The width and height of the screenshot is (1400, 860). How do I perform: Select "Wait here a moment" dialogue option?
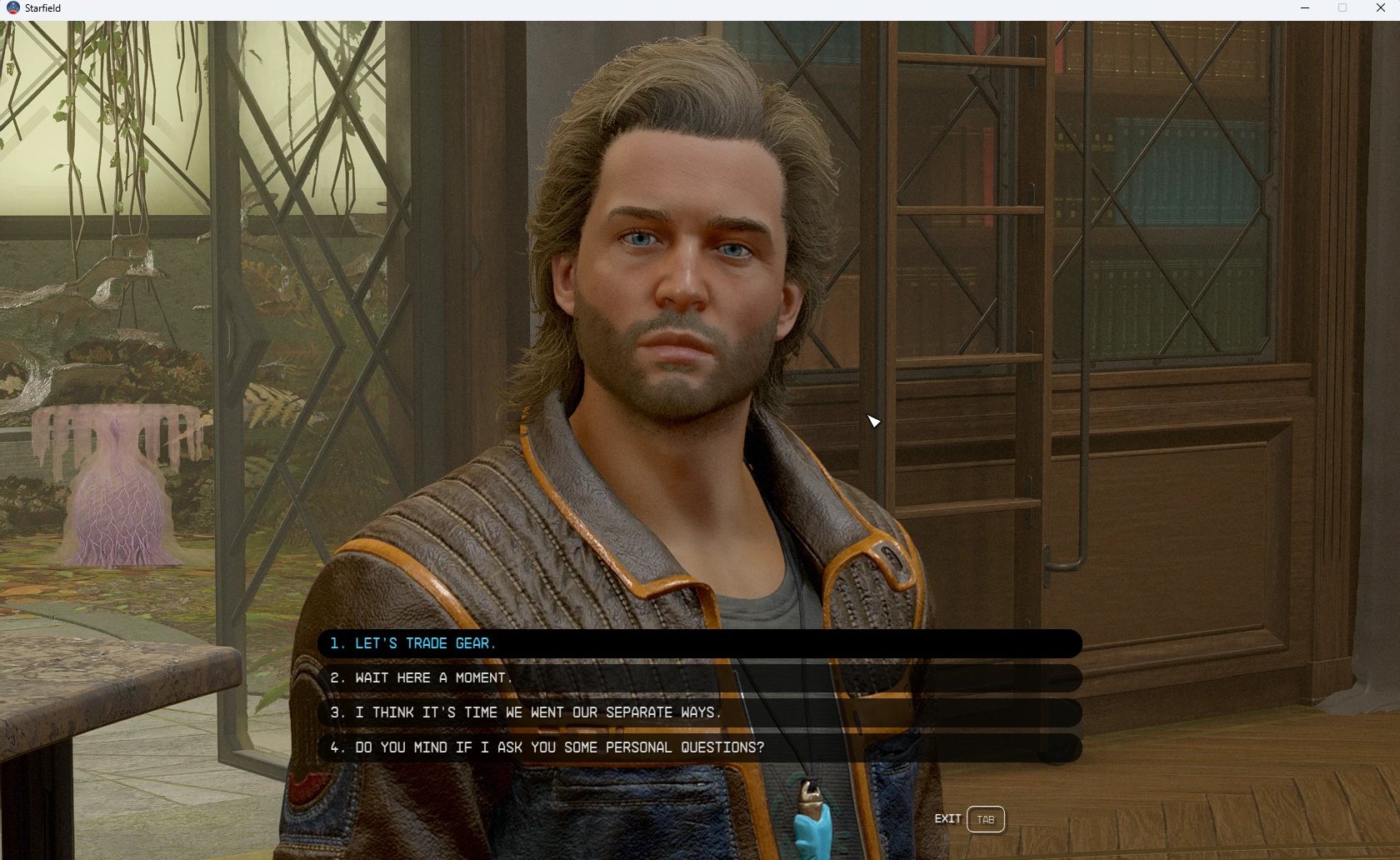click(433, 678)
